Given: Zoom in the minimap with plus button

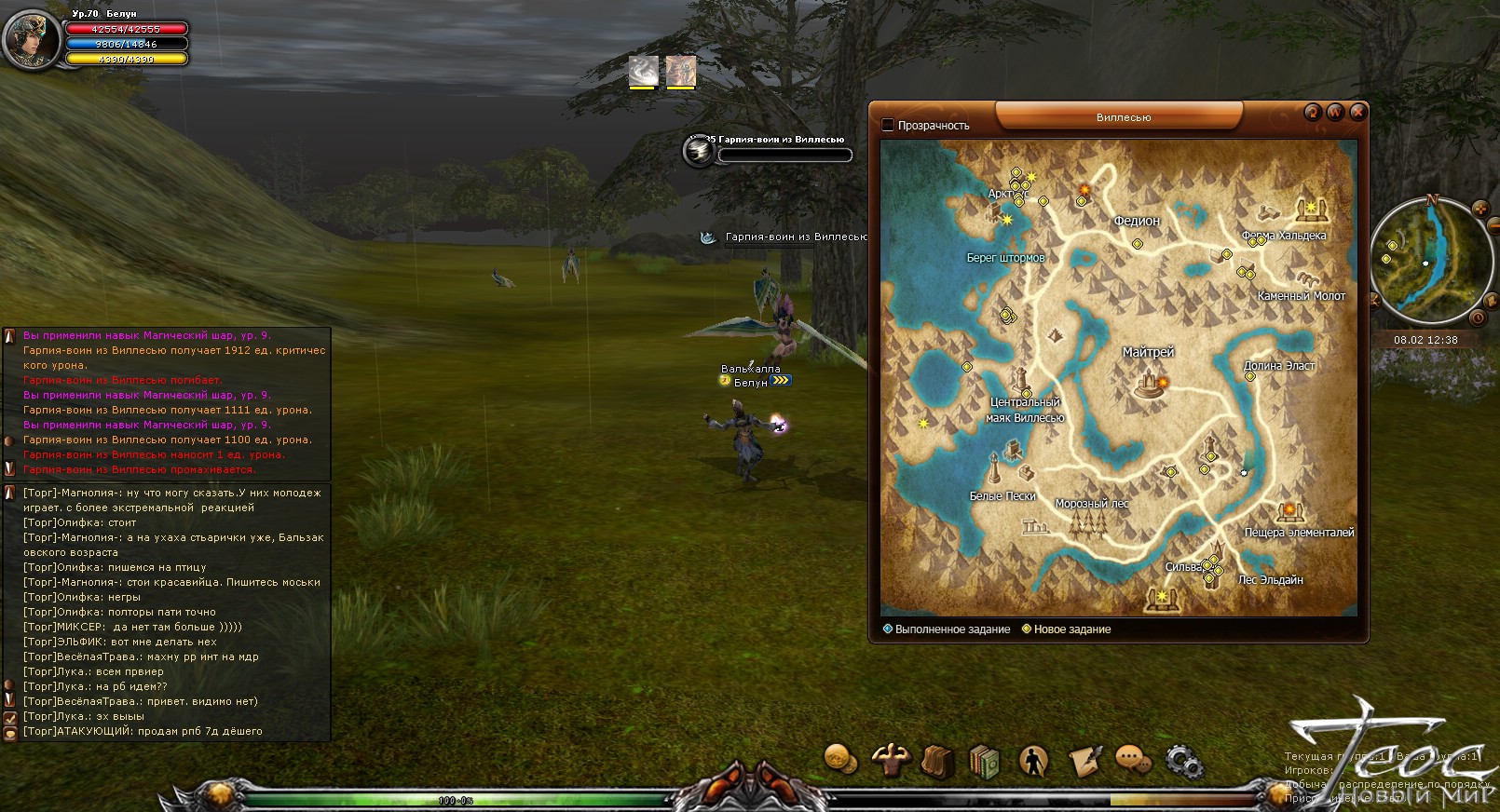Looking at the screenshot, I should coord(1480,209).
